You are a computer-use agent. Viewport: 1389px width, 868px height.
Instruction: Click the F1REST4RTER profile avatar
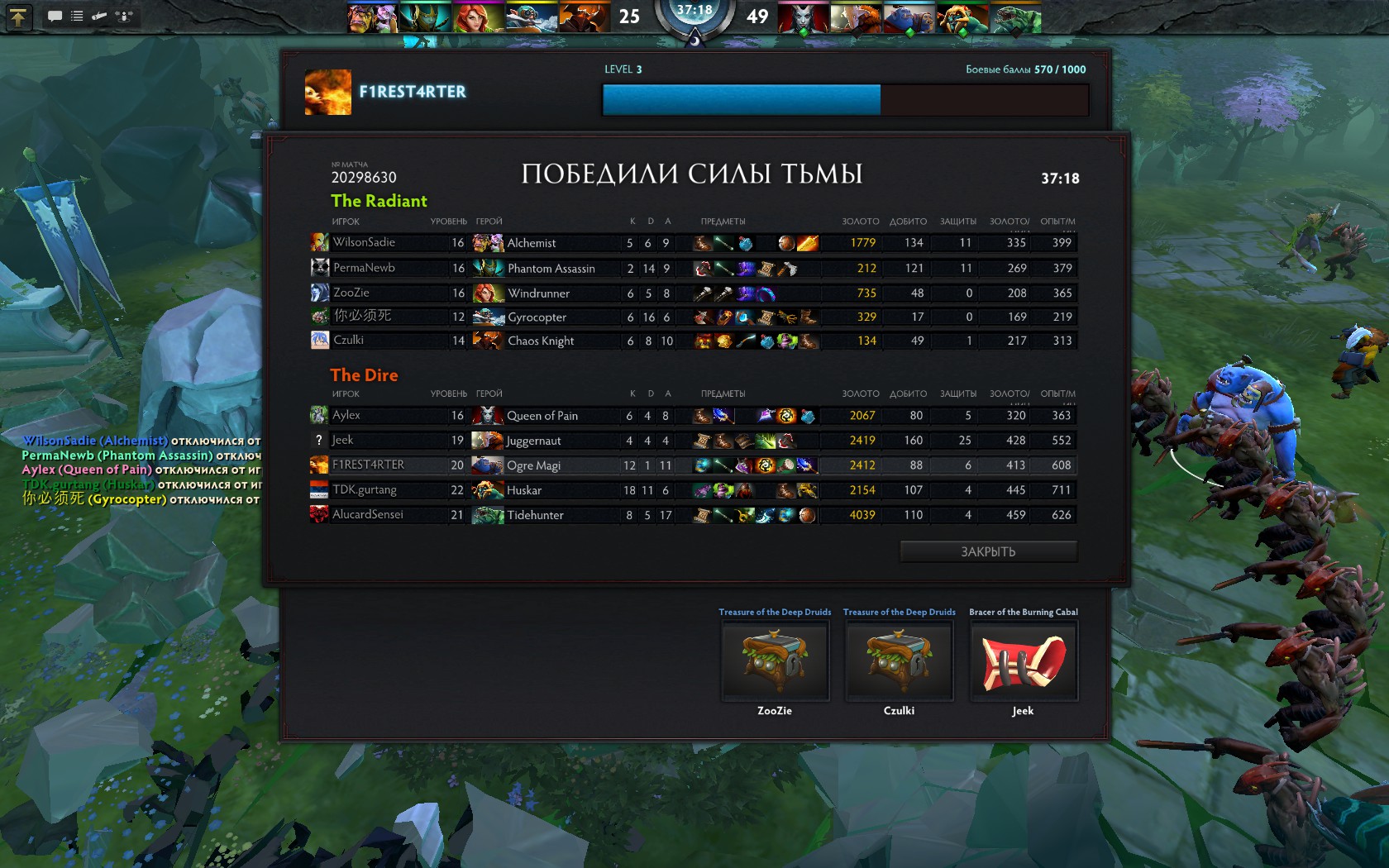[x=328, y=92]
